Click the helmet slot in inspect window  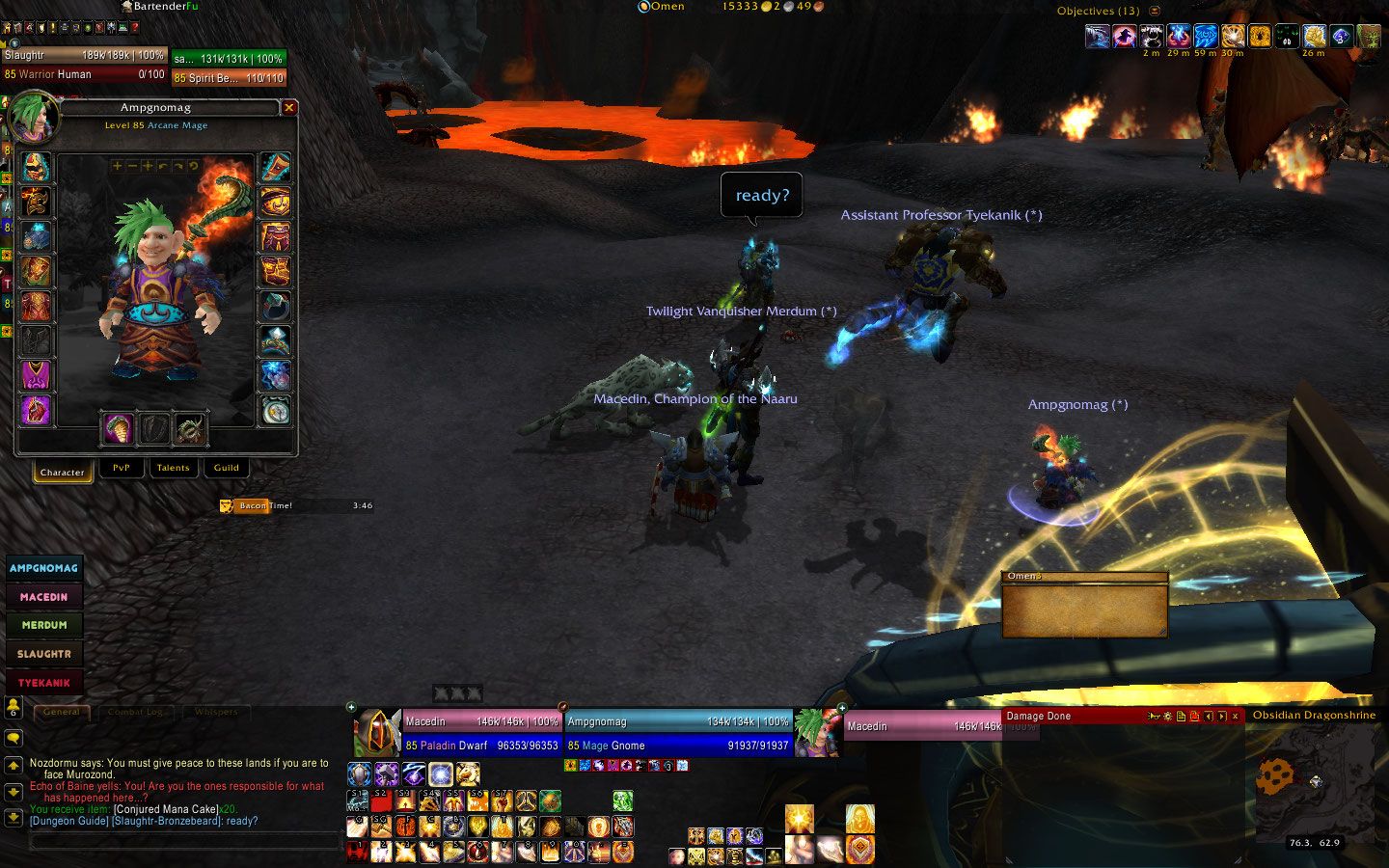coord(36,168)
